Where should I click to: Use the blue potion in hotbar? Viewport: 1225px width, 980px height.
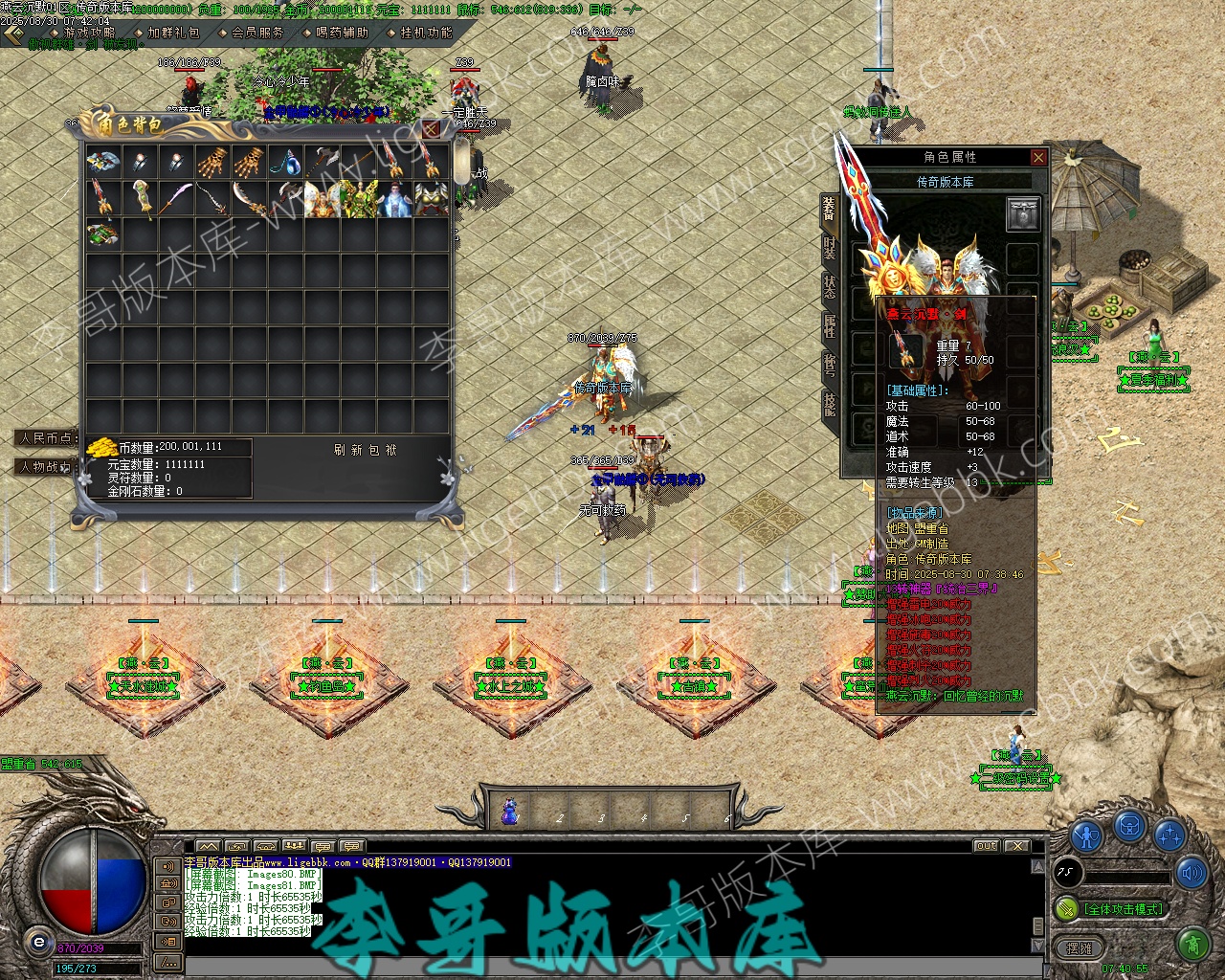pyautogui.click(x=511, y=813)
